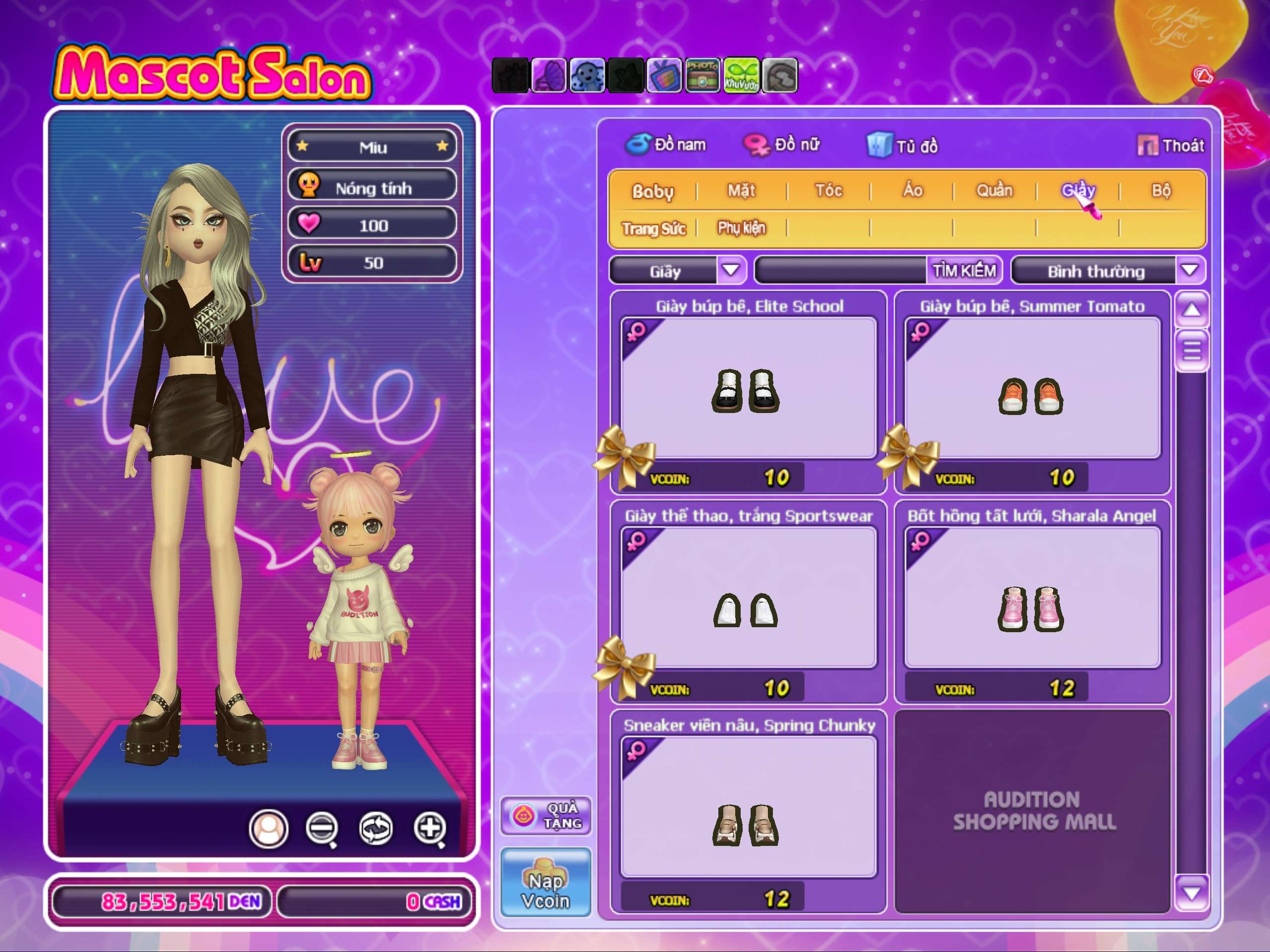Click the TÌM KIẾM search button
This screenshot has height=952, width=1270.
(963, 270)
